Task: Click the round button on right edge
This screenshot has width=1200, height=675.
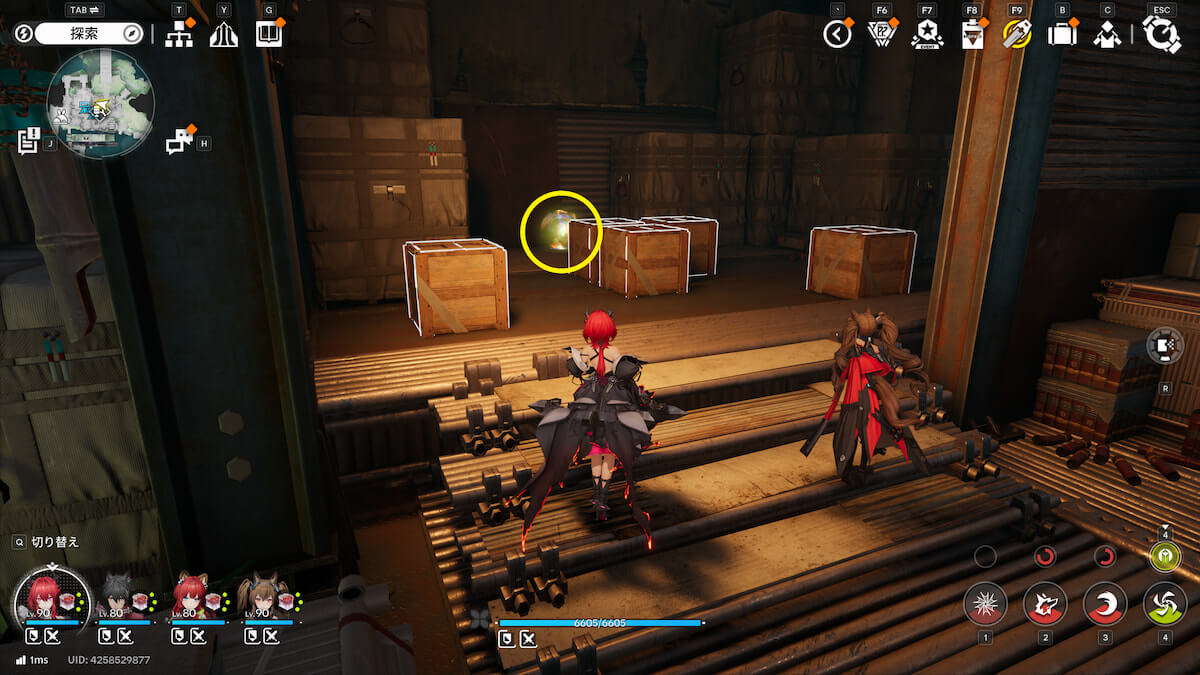Action: pos(1165,345)
